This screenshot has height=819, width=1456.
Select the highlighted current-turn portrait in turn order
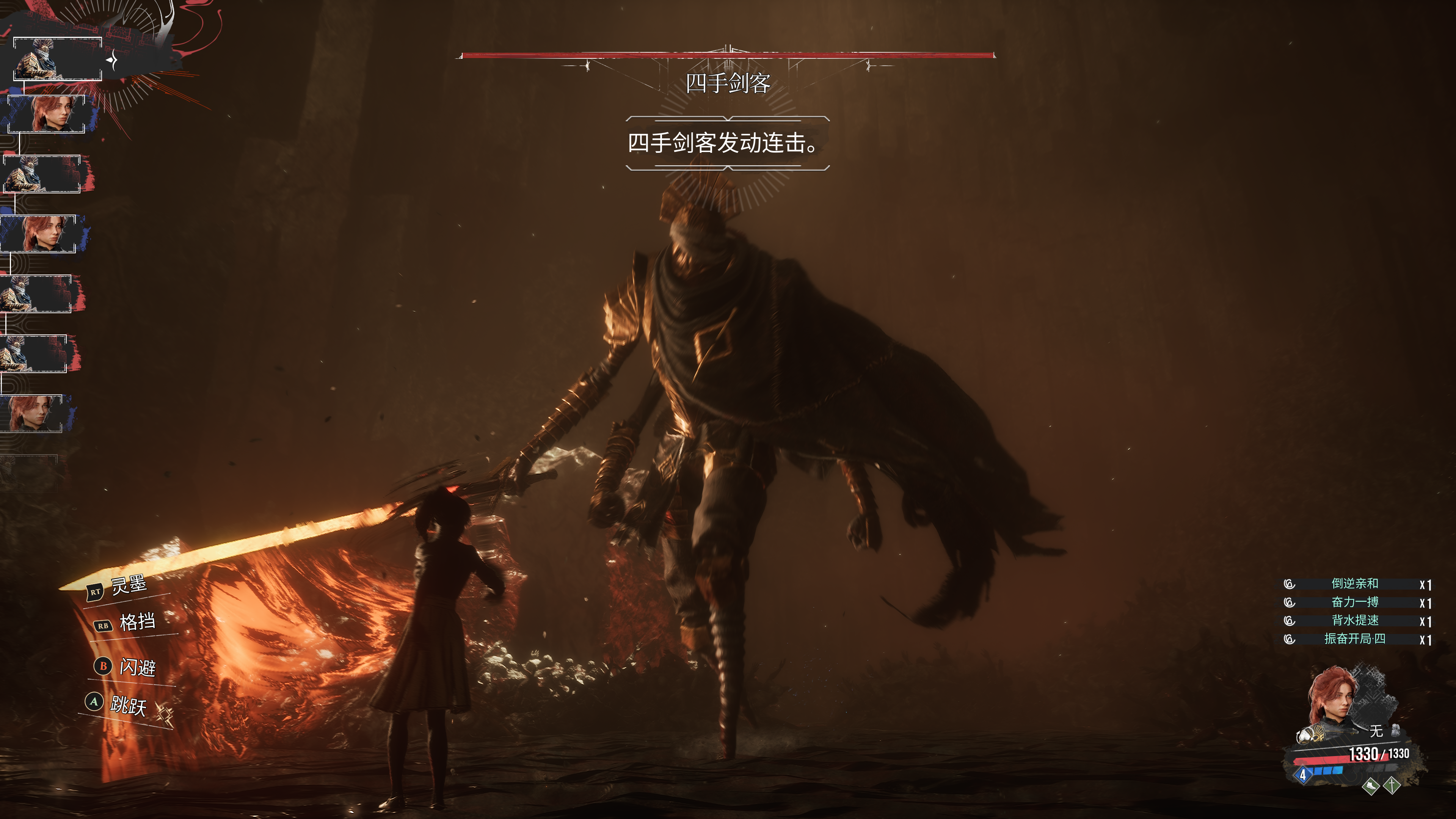click(57, 59)
